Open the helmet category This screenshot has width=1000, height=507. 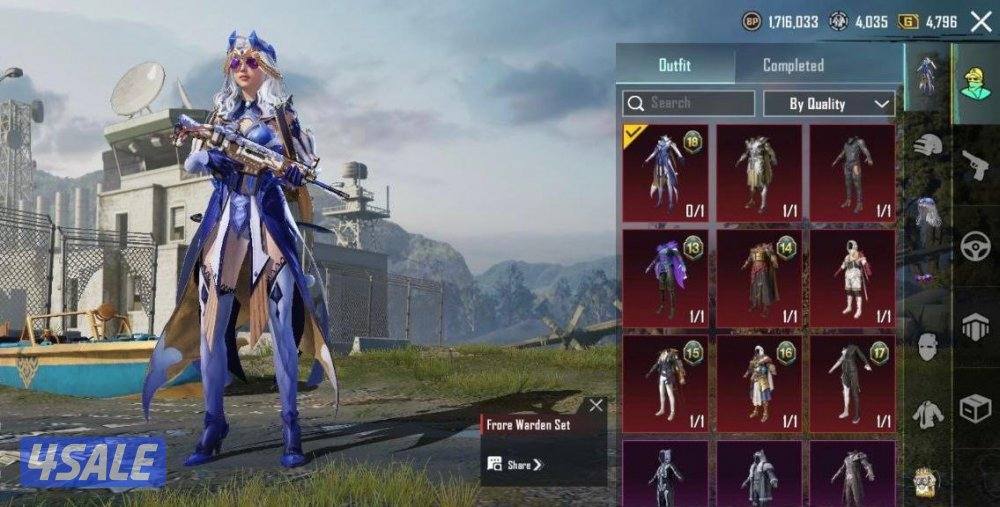tap(928, 145)
